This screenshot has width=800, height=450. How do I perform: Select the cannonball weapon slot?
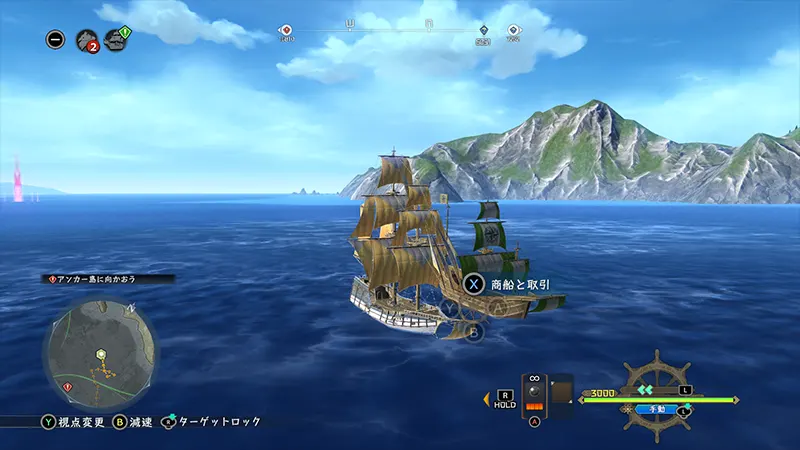click(x=534, y=396)
